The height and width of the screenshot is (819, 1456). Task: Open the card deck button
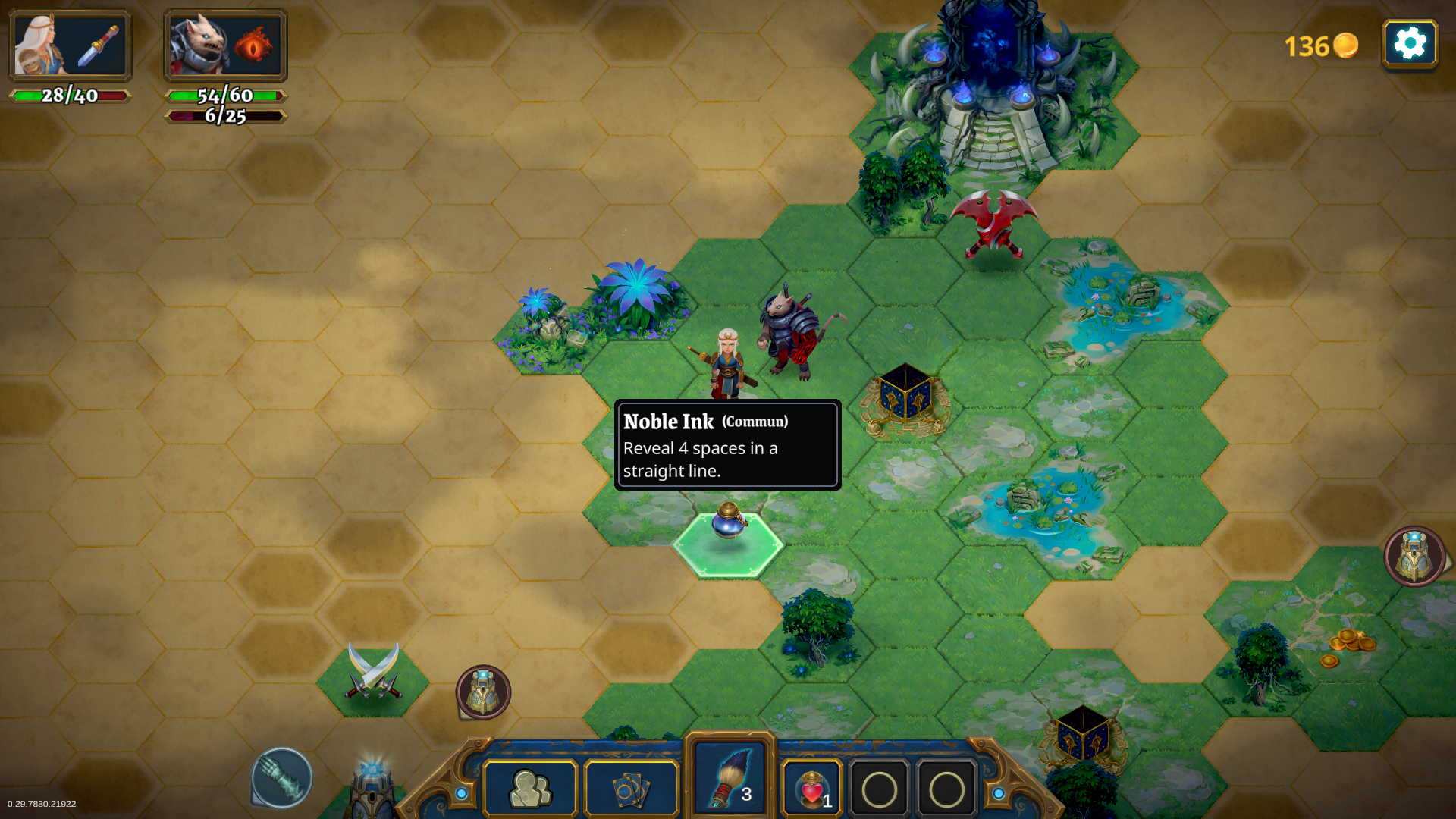pos(631,789)
